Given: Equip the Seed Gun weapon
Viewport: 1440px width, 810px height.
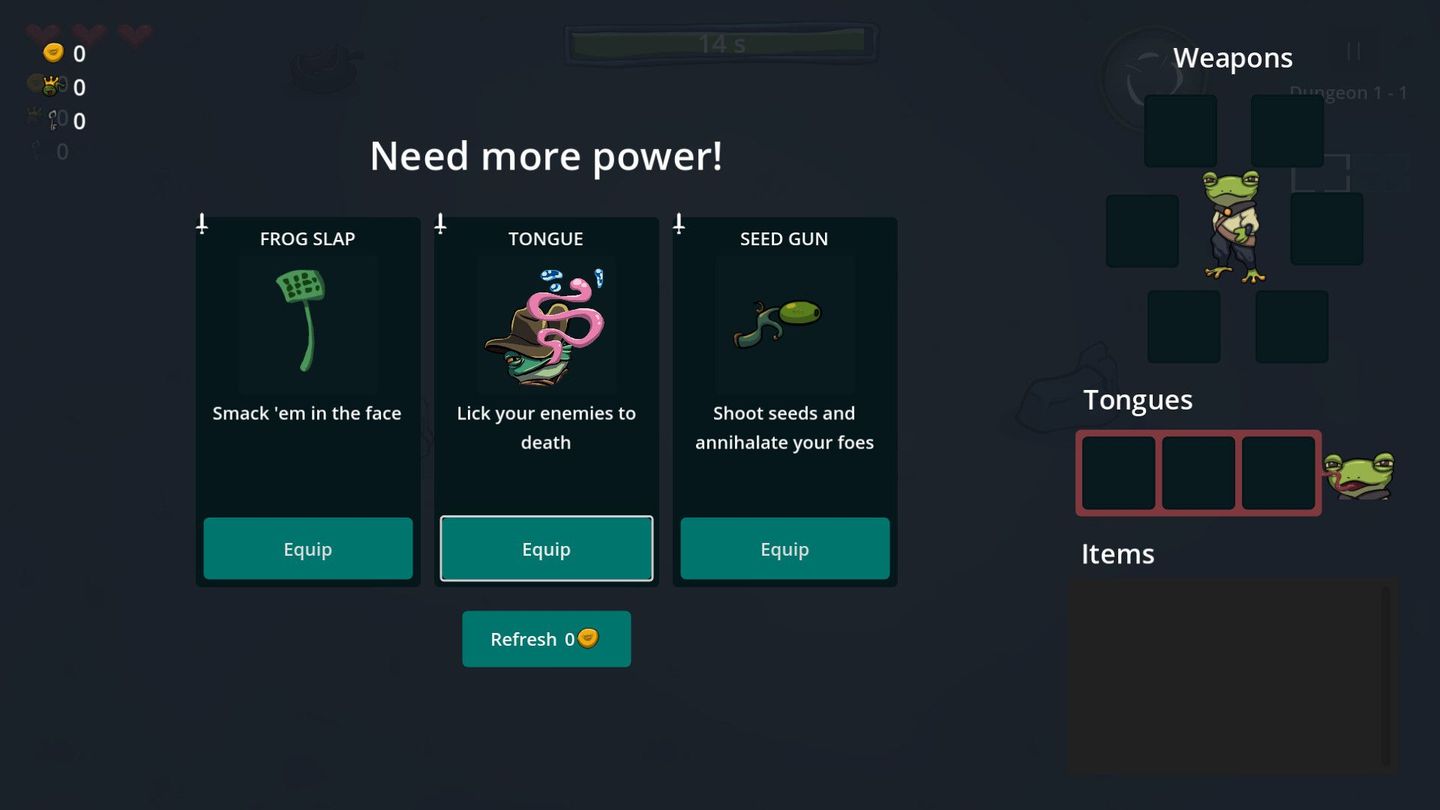Looking at the screenshot, I should pos(784,548).
